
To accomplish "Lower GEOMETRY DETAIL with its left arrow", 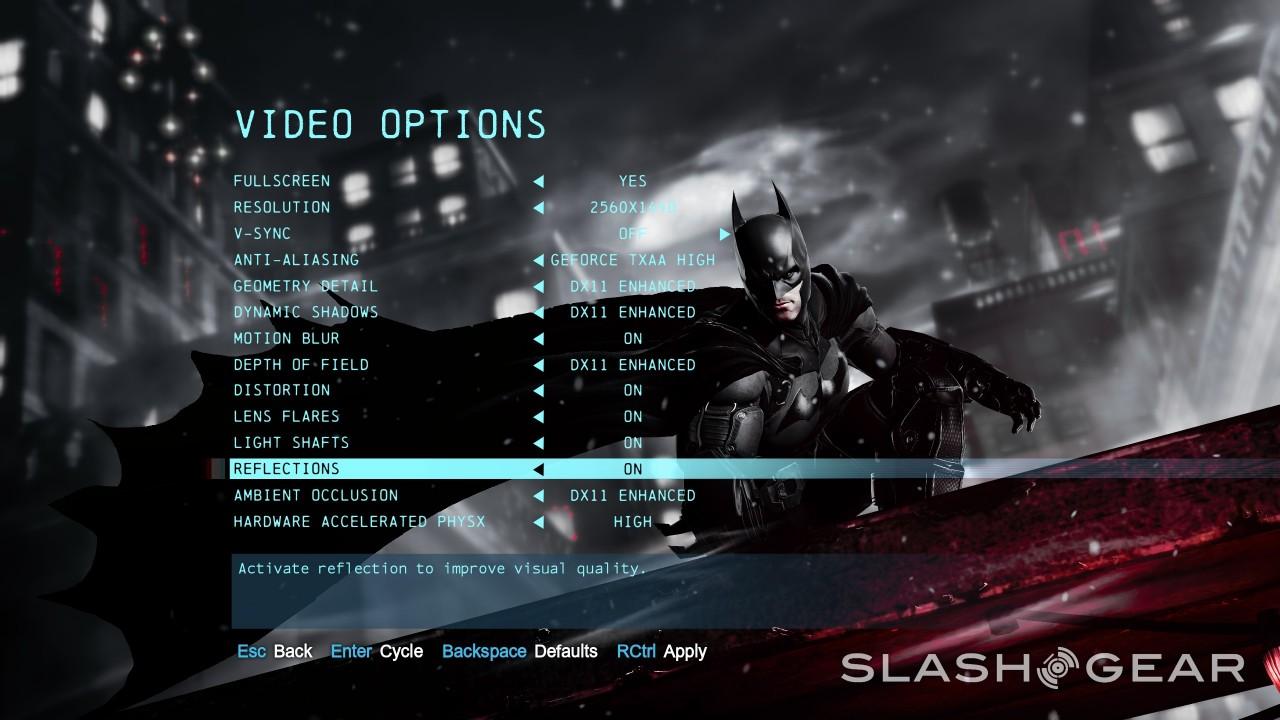I will (540, 286).
